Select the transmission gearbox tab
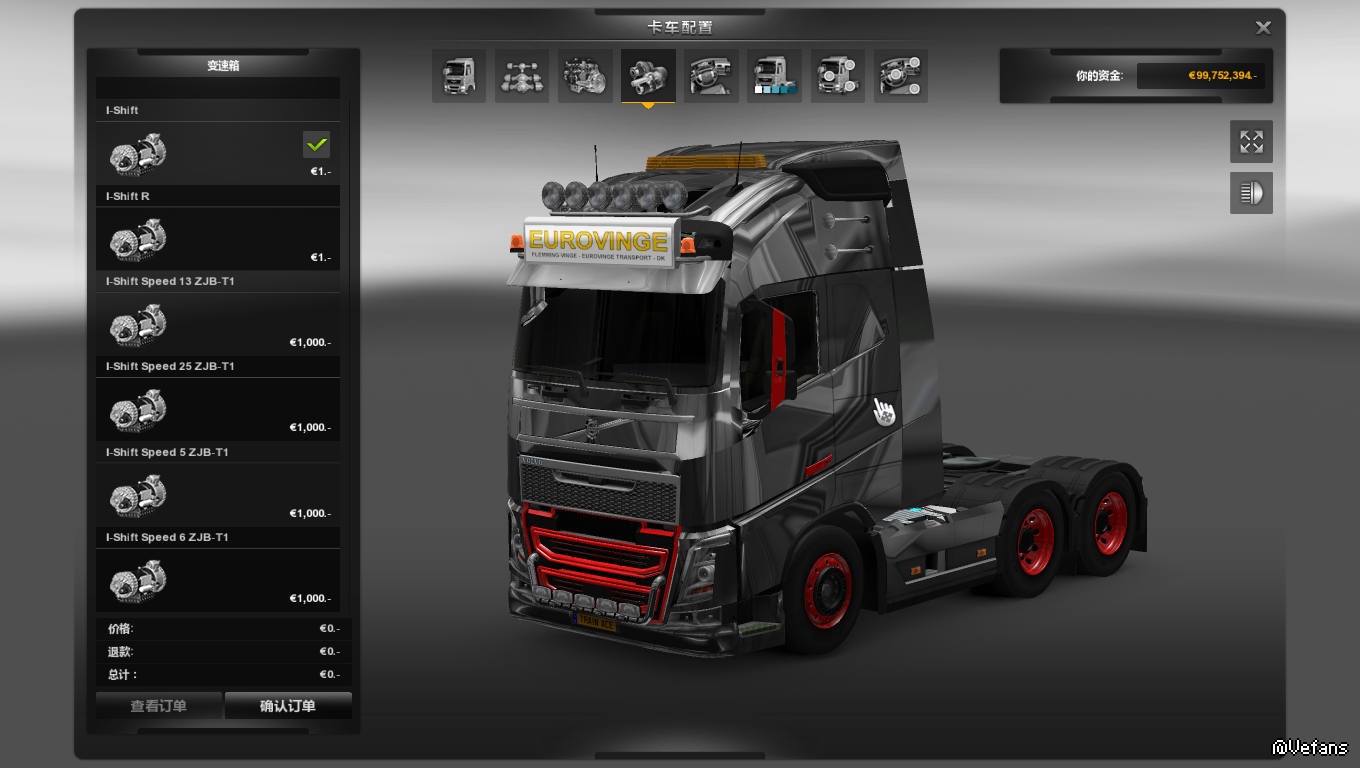Image resolution: width=1360 pixels, height=768 pixels. click(648, 76)
